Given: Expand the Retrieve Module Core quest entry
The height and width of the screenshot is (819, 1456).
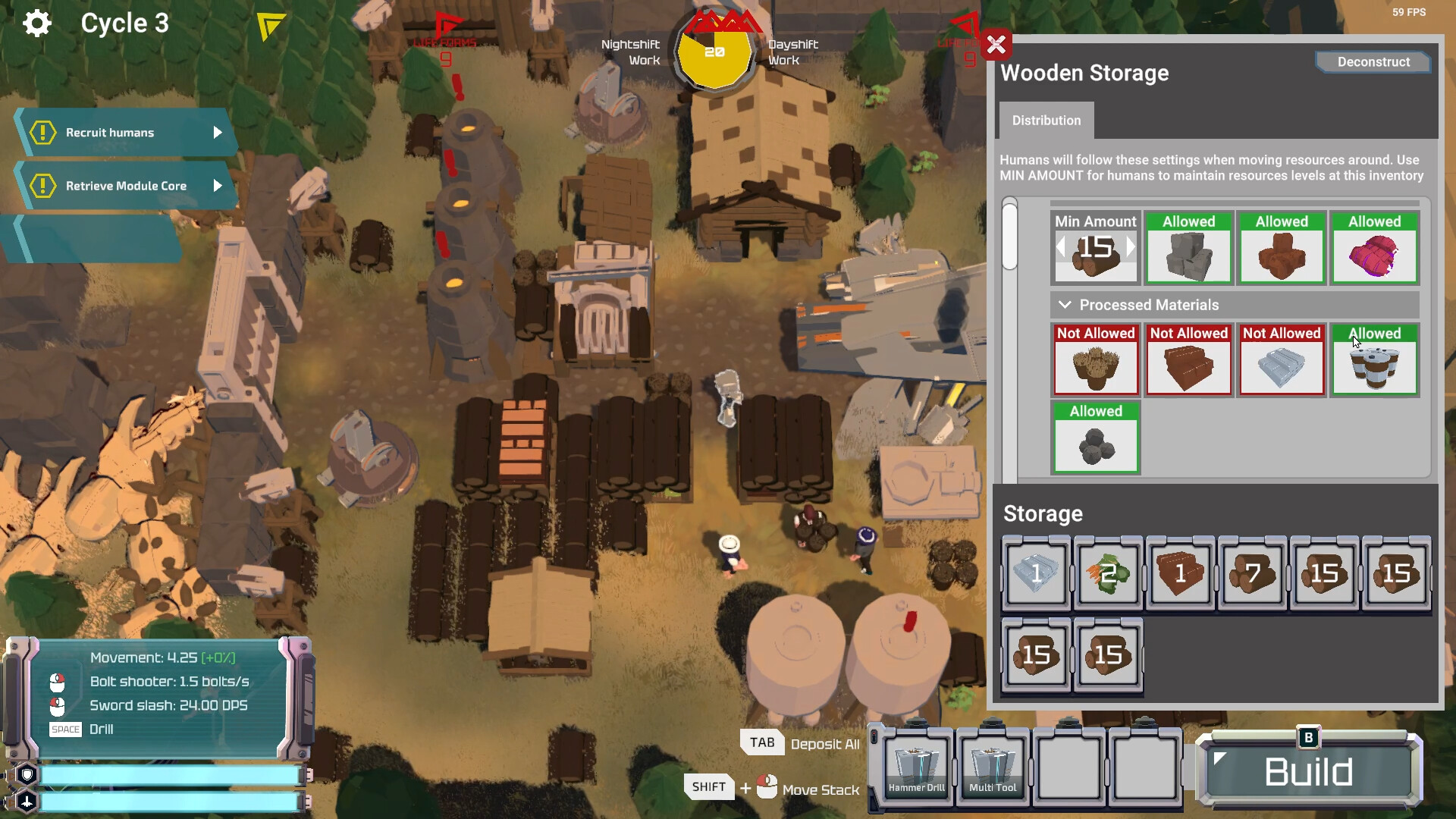Looking at the screenshot, I should point(218,185).
